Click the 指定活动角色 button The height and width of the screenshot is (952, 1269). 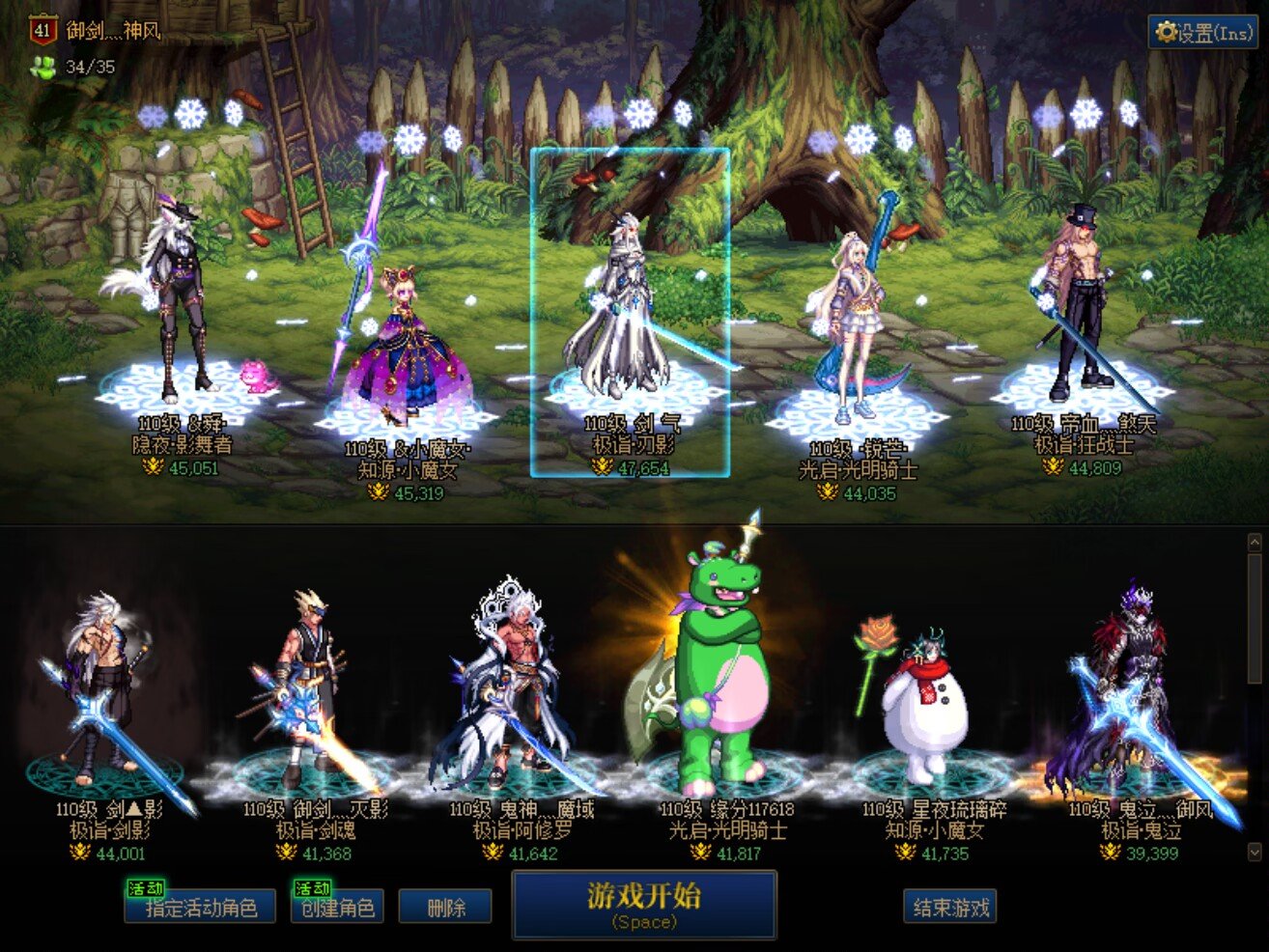[x=201, y=908]
